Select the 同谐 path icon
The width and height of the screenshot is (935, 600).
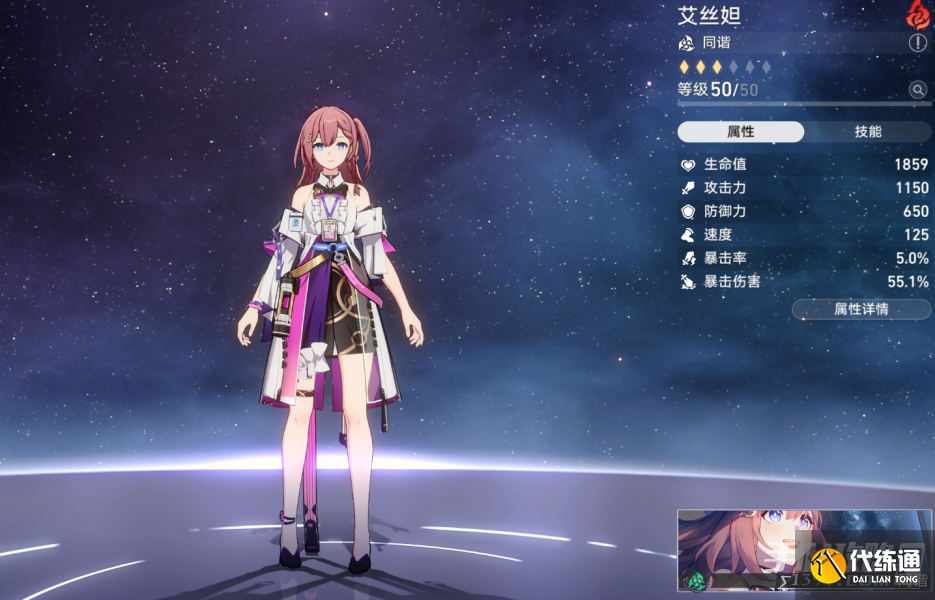point(686,43)
